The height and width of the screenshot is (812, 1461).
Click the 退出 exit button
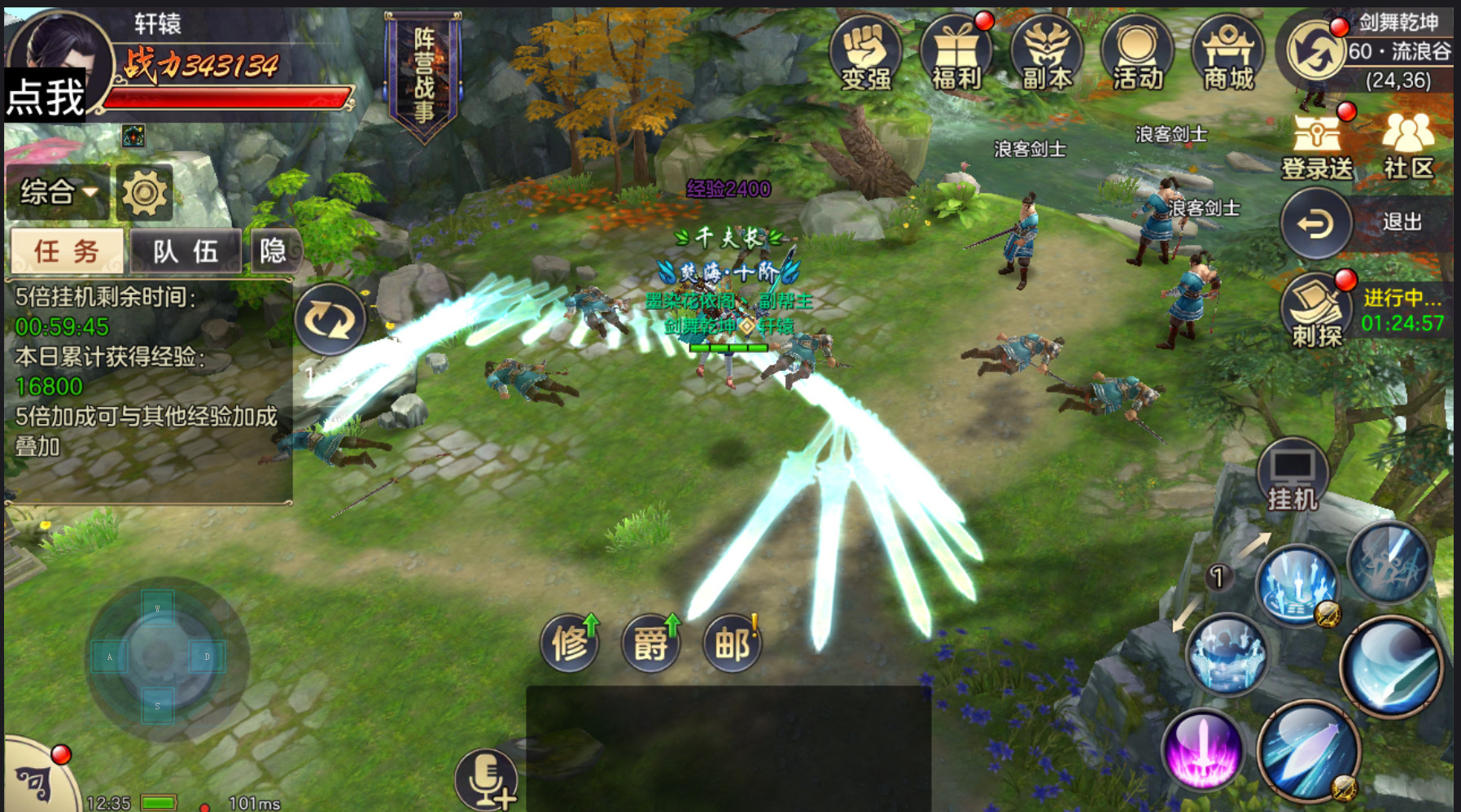(1316, 223)
